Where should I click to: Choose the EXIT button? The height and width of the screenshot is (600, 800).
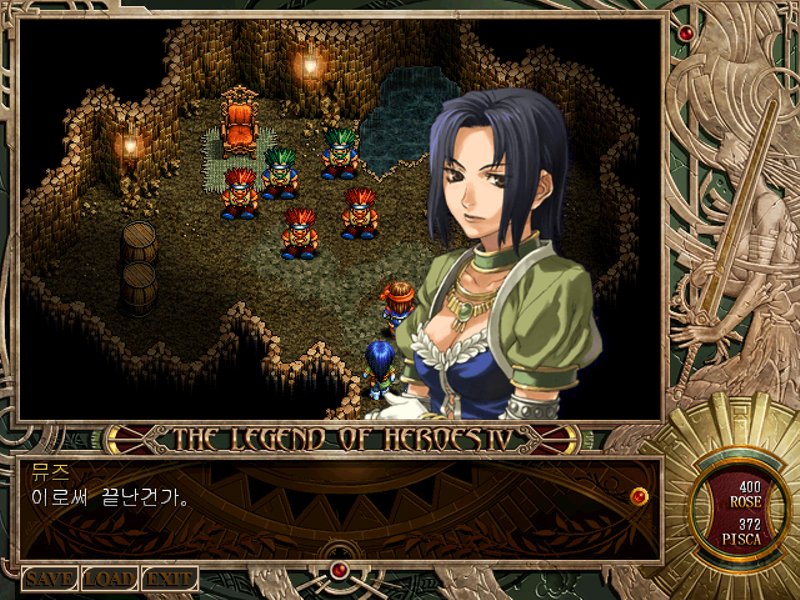pyautogui.click(x=169, y=579)
